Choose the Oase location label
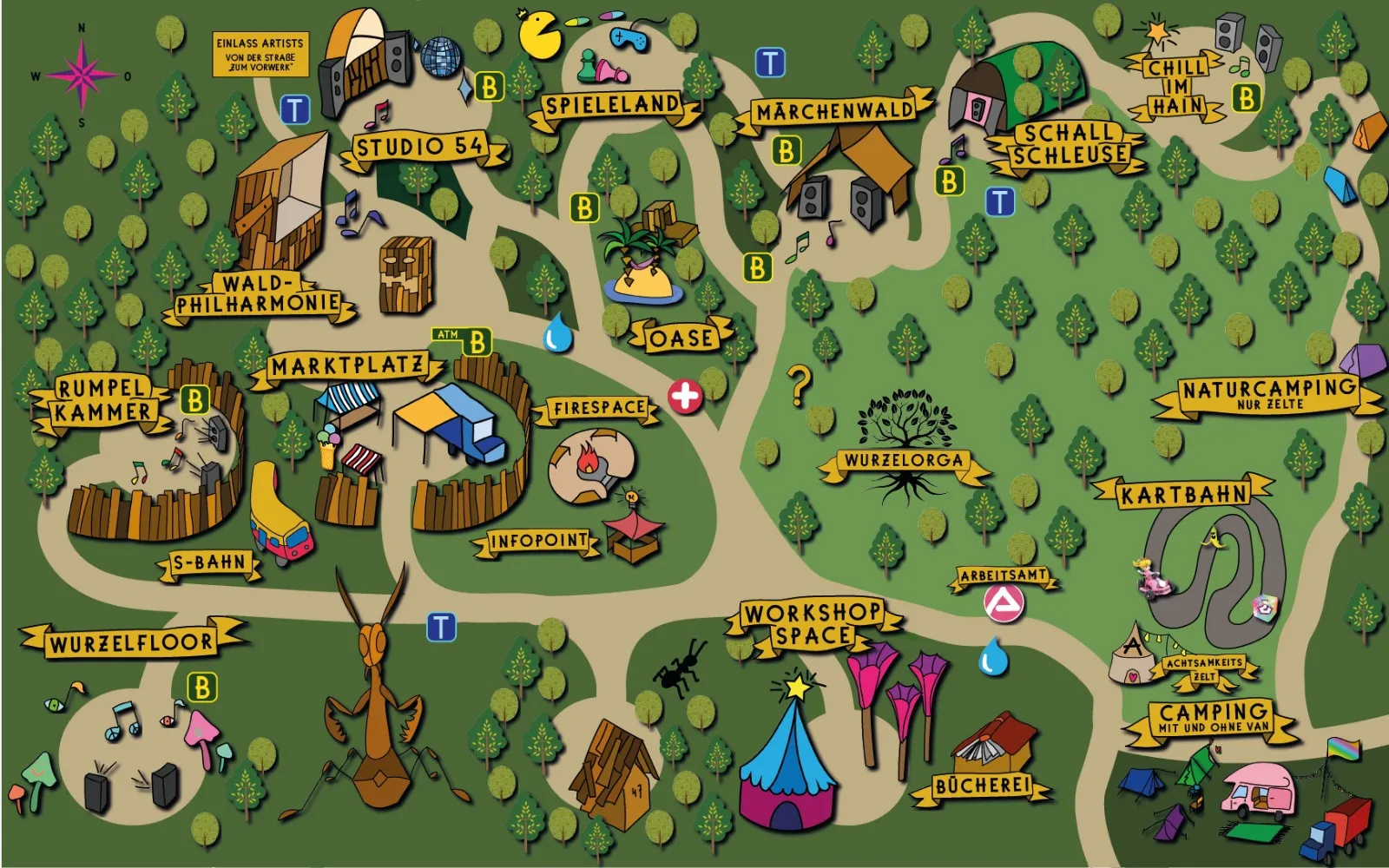This screenshot has width=1389, height=868. pyautogui.click(x=681, y=338)
